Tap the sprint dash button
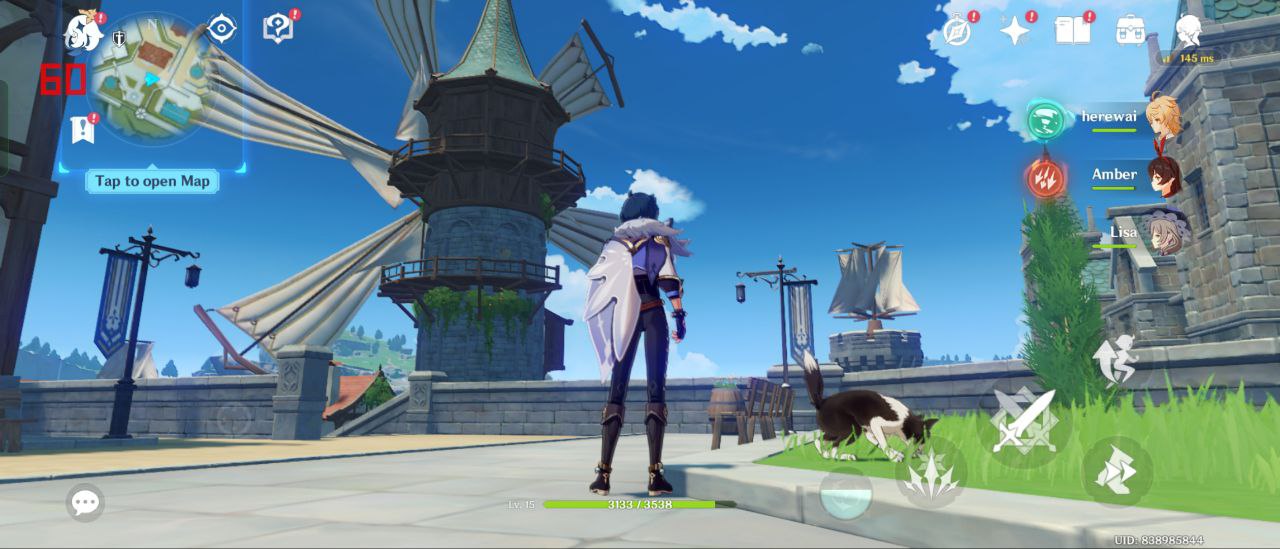This screenshot has width=1280, height=549. point(1117,472)
